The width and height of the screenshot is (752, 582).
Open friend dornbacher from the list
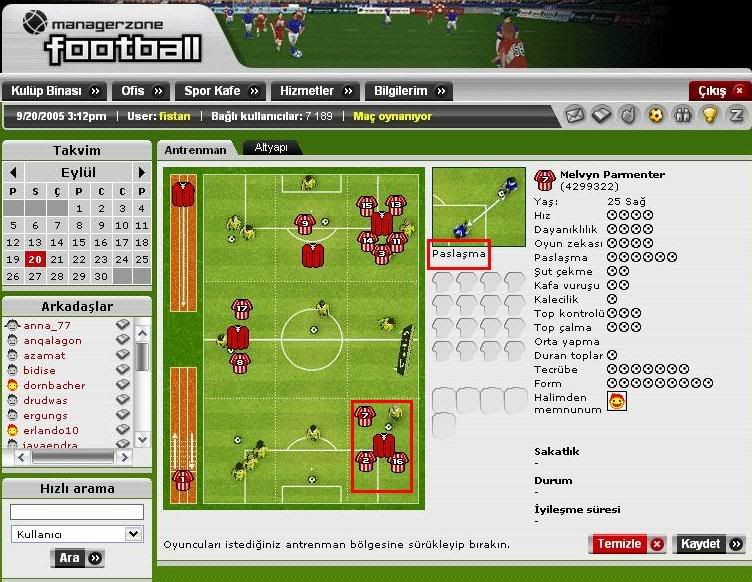(54, 385)
